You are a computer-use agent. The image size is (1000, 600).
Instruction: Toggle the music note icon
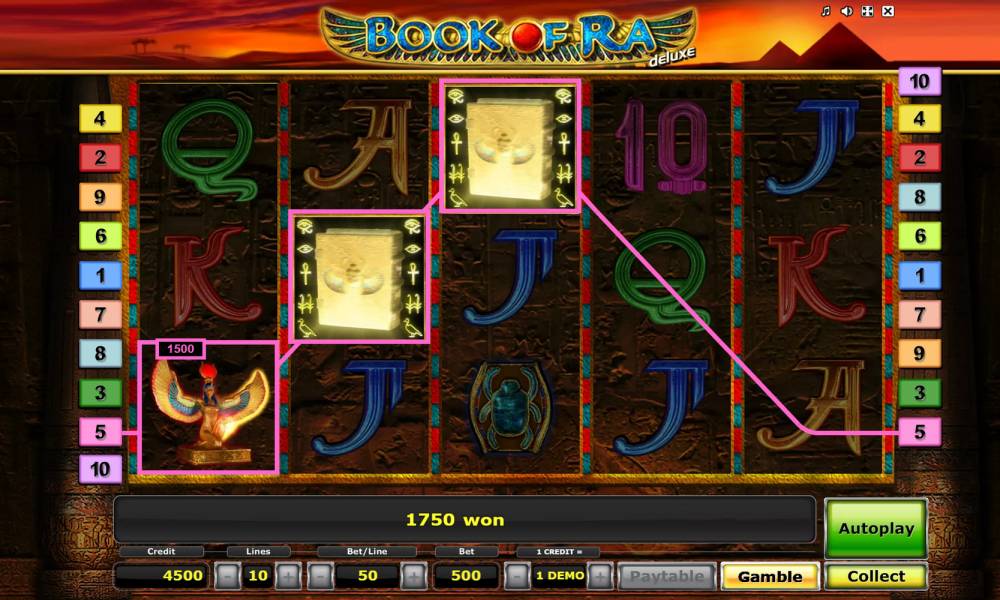[x=826, y=11]
